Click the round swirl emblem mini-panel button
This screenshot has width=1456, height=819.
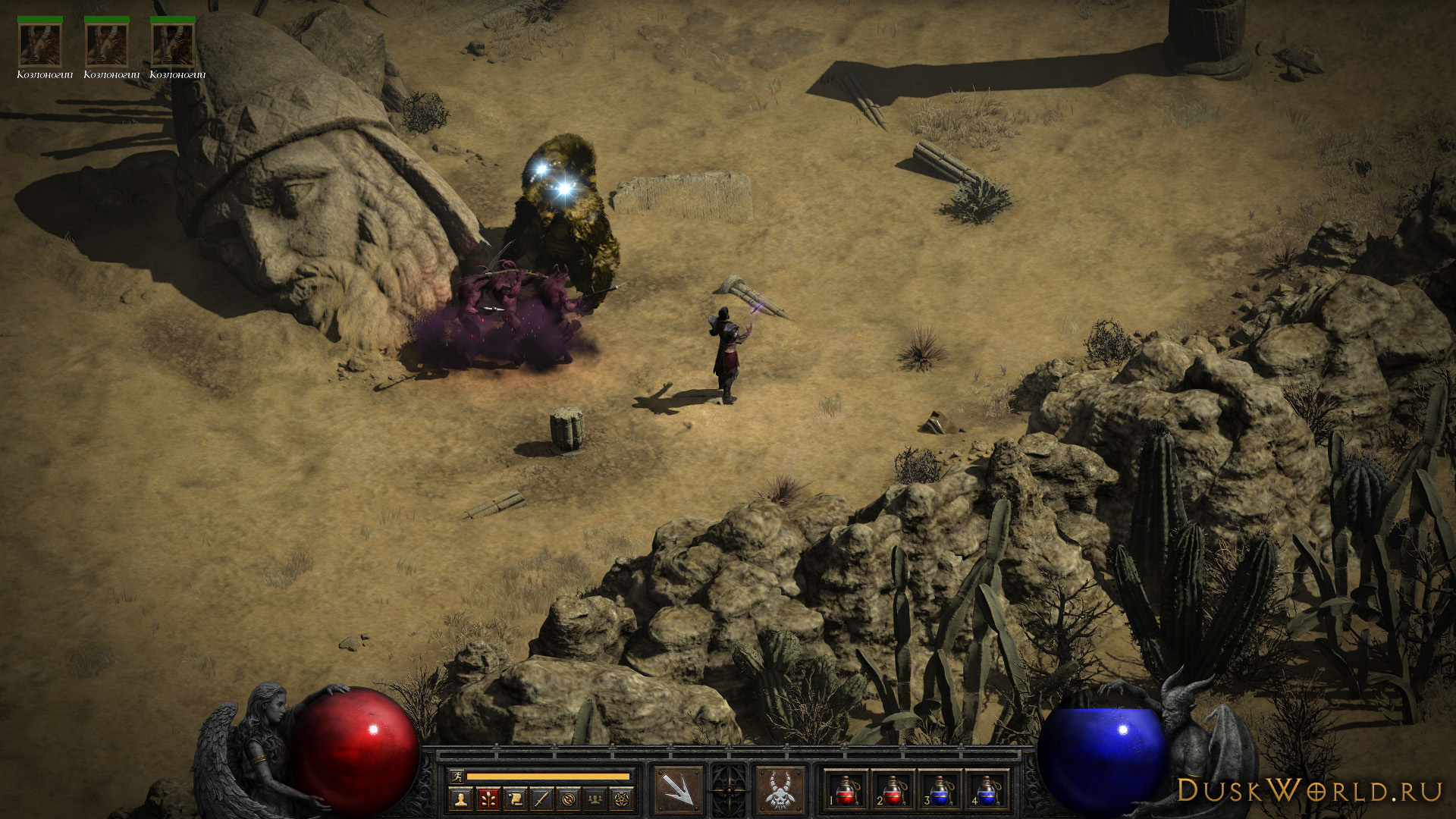tap(569, 798)
